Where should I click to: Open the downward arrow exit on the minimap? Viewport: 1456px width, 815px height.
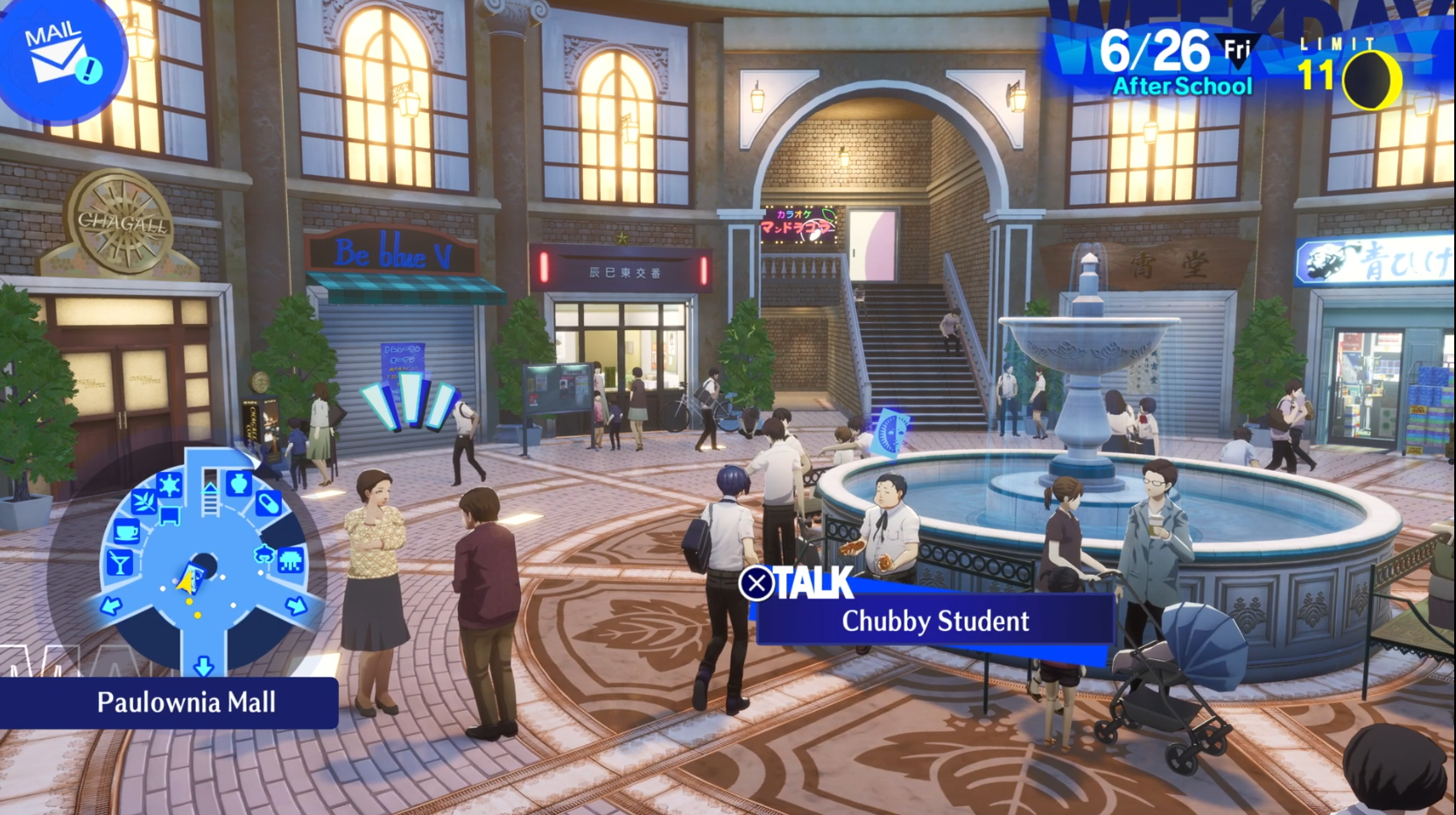coord(205,665)
